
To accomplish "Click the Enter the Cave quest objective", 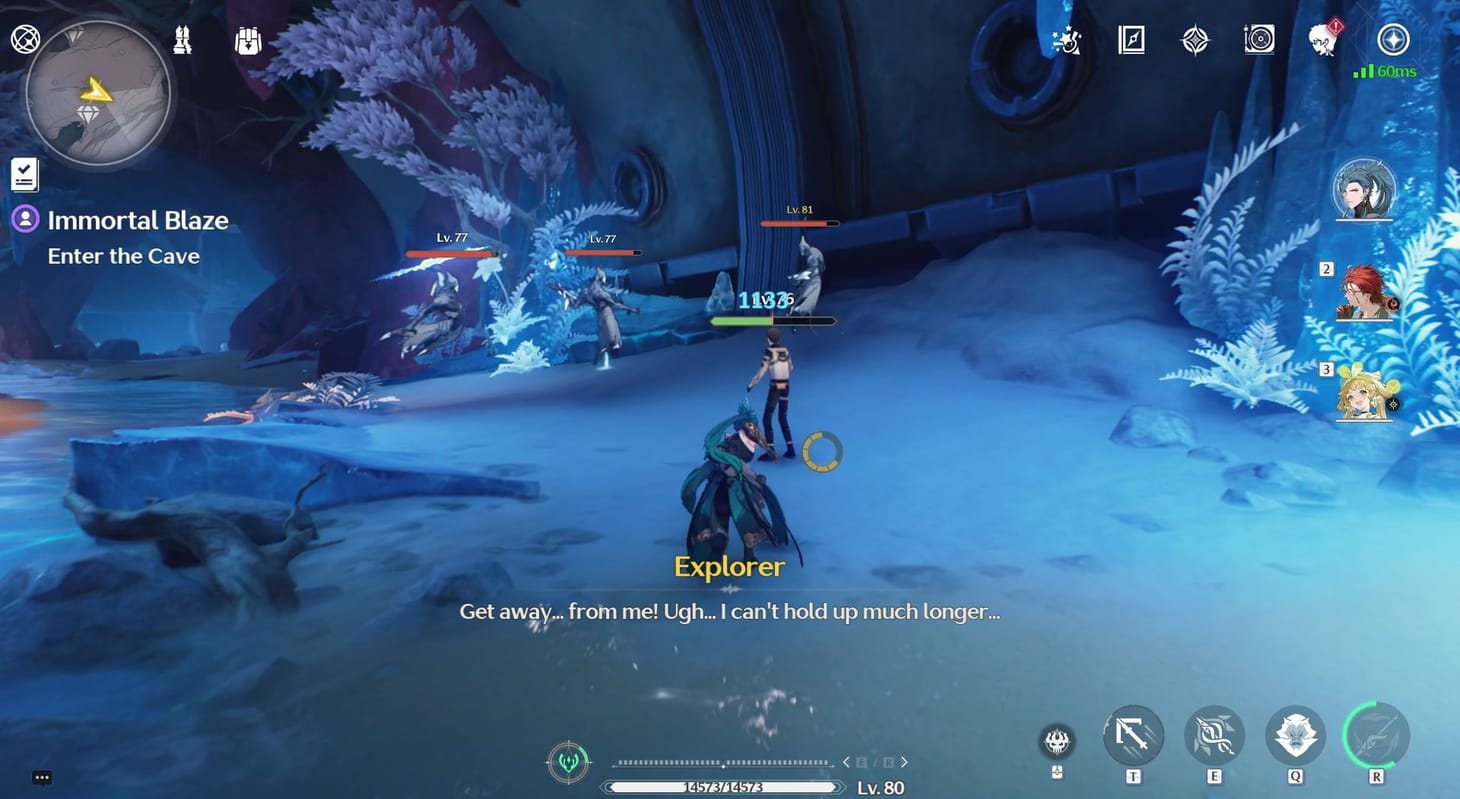I will coord(123,256).
